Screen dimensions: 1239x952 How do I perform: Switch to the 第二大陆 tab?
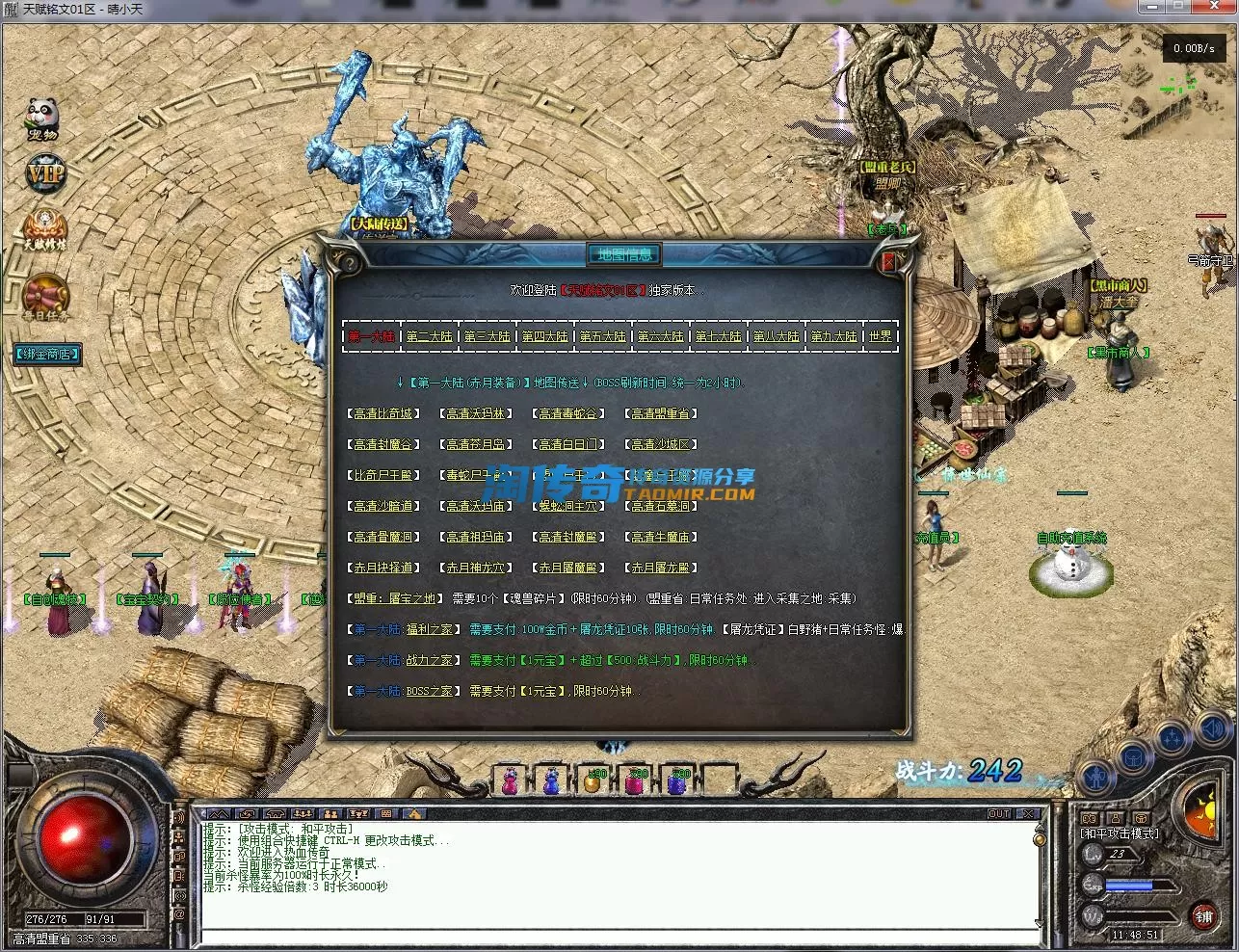[x=429, y=336]
